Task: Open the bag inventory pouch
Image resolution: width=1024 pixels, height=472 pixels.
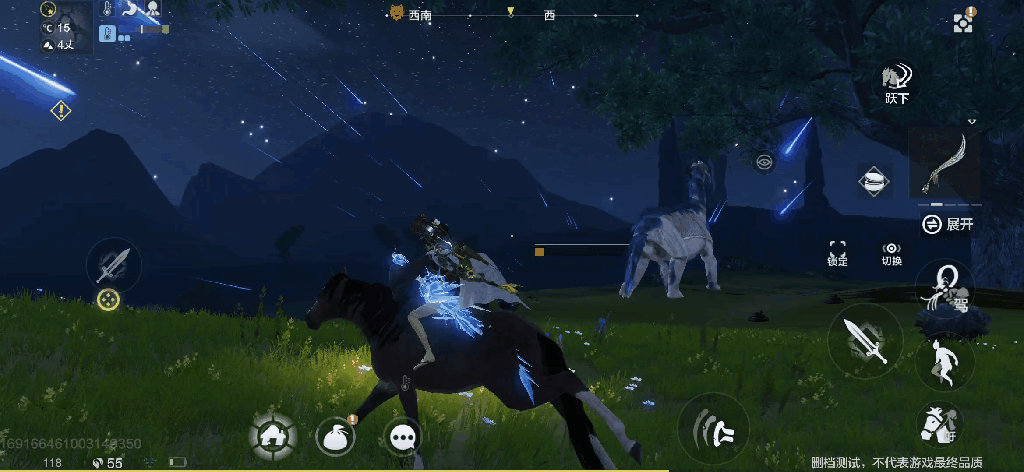Action: click(337, 436)
